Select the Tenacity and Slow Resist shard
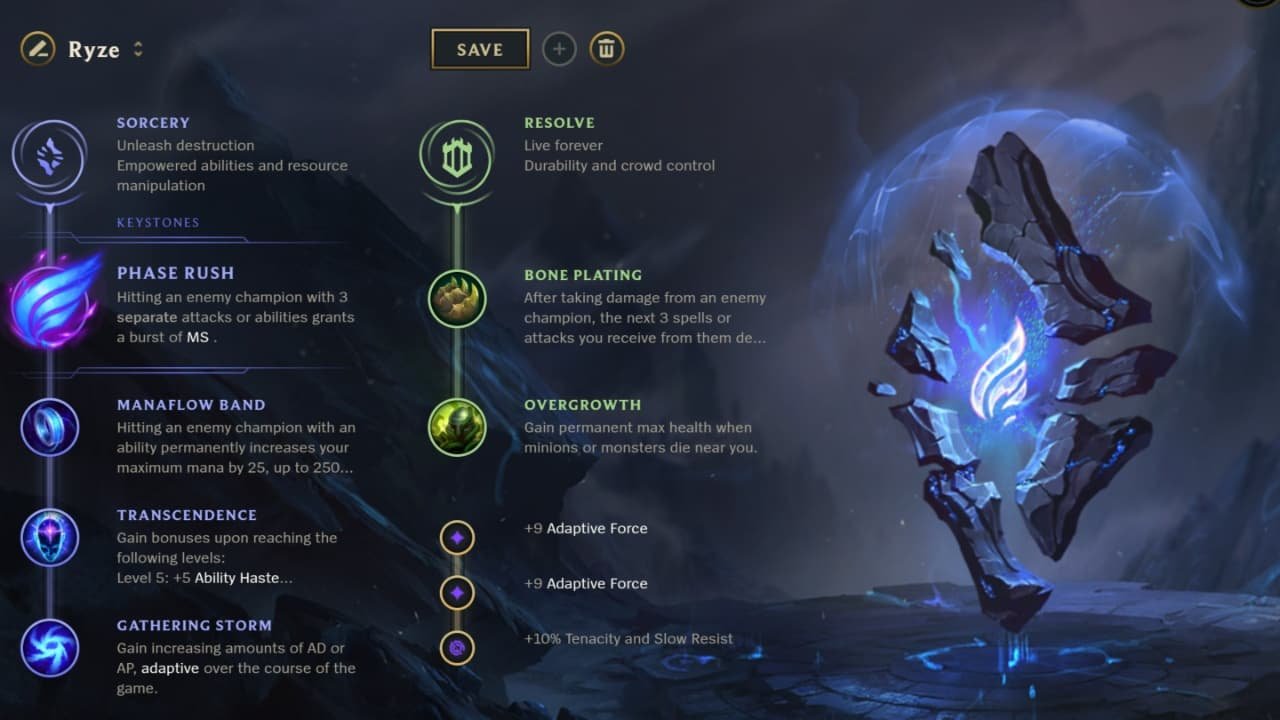Image resolution: width=1280 pixels, height=720 pixels. (x=457, y=648)
